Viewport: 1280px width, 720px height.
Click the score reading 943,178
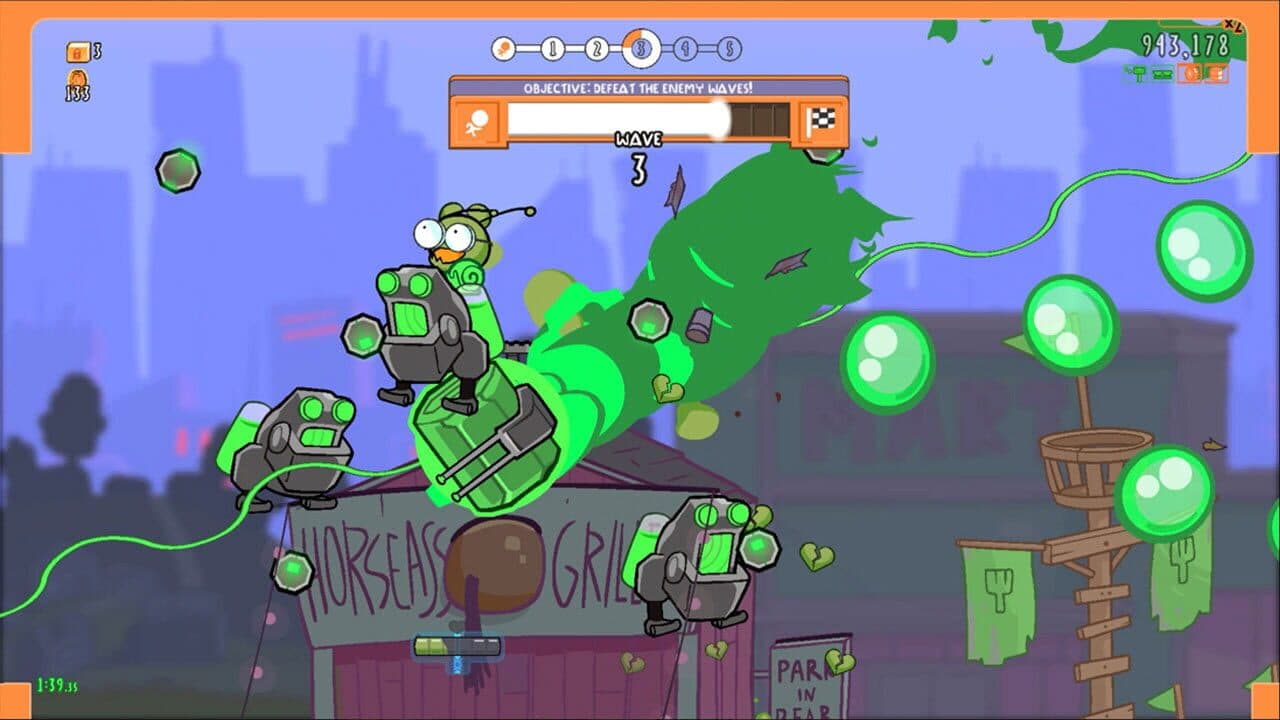click(x=1185, y=43)
